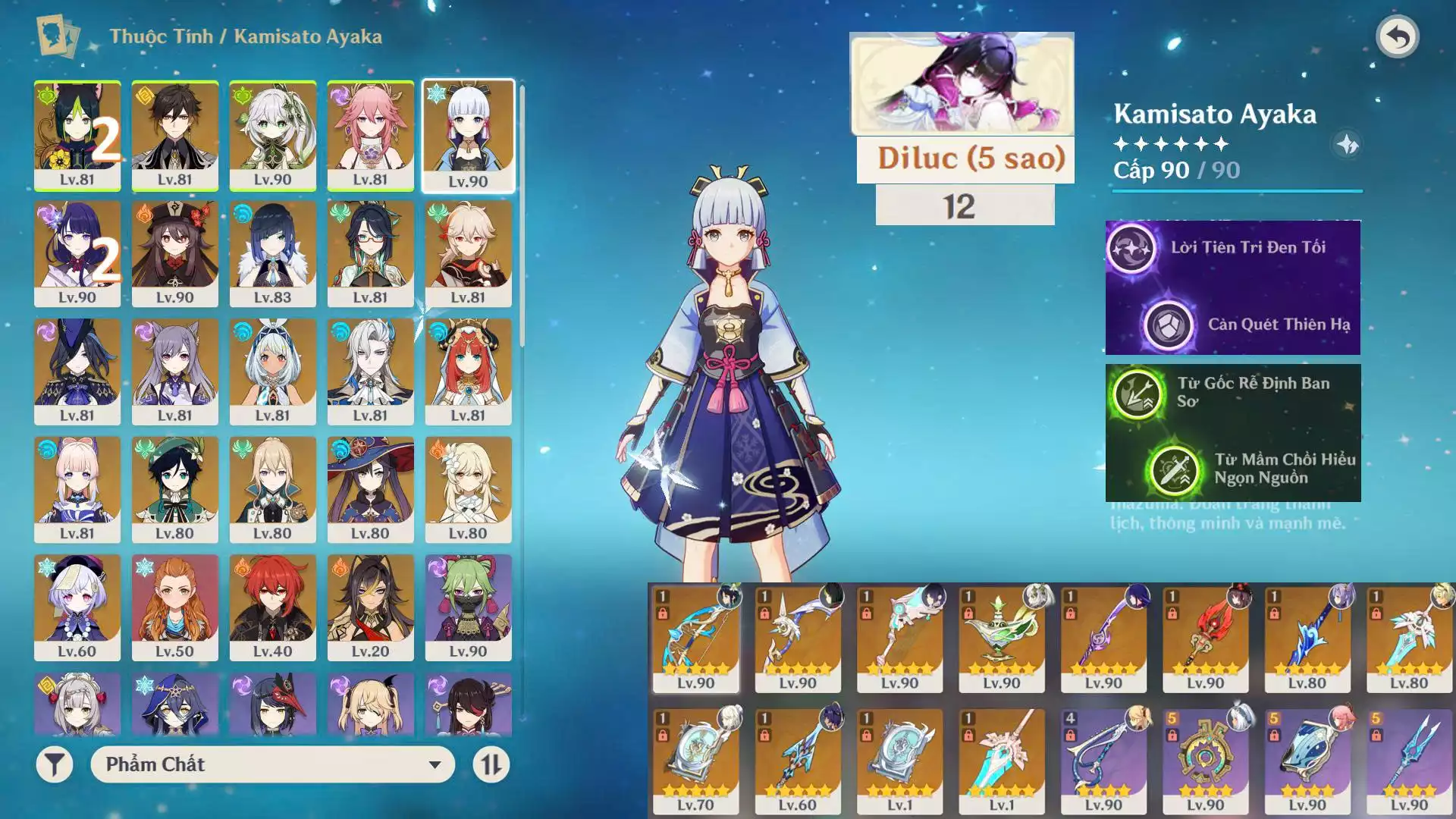Select the Staff of Homa weapon card
This screenshot has width=1456, height=819.
coord(1205,637)
